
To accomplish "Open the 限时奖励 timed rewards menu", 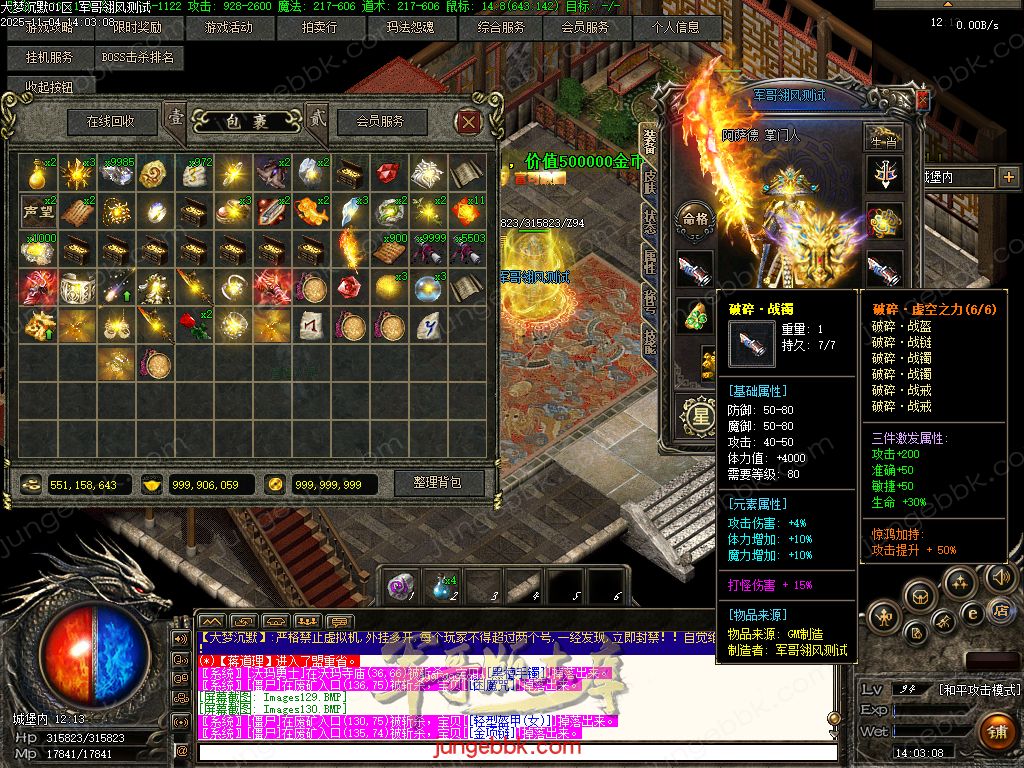I will [137, 27].
